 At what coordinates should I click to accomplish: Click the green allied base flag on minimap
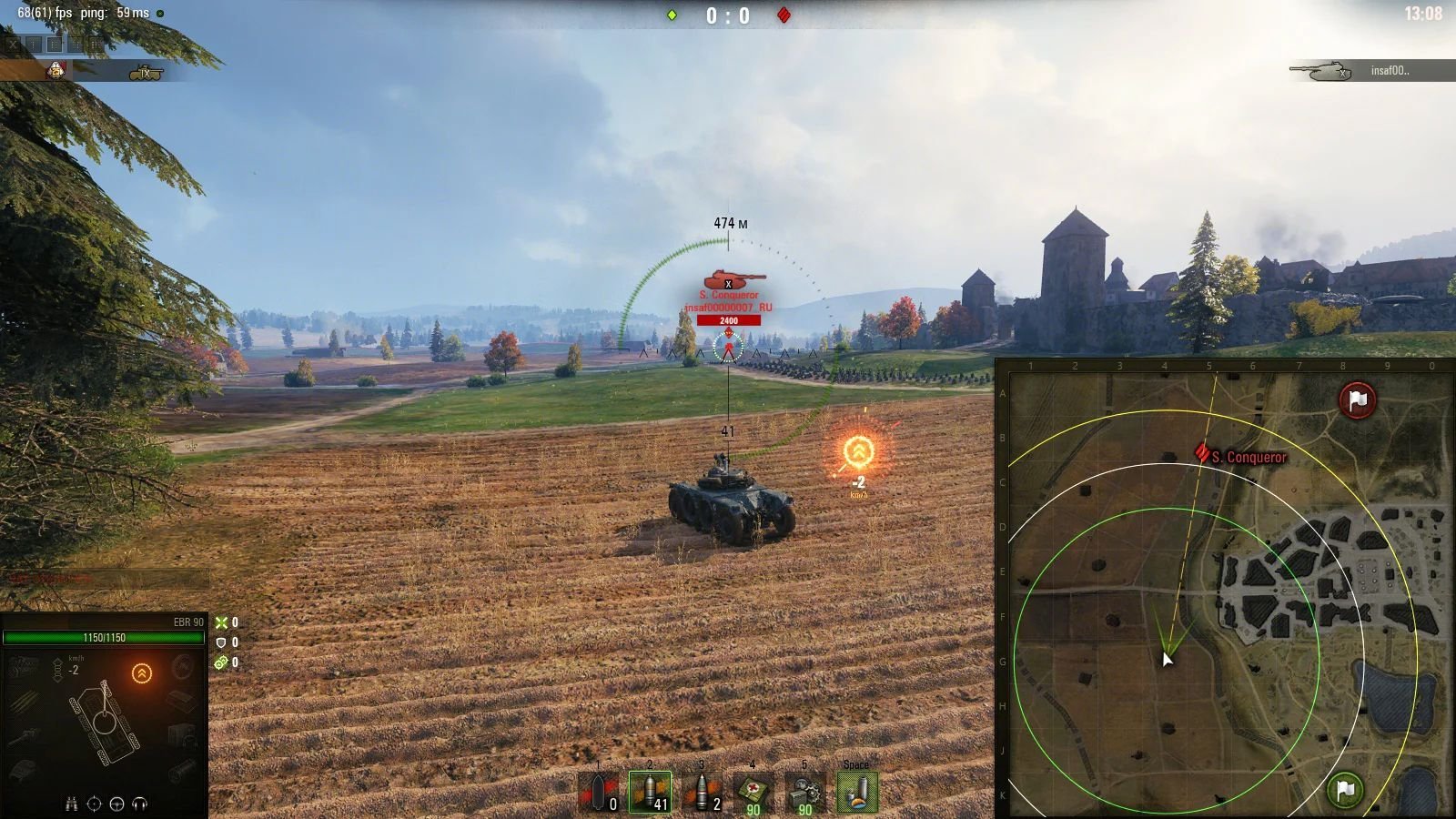1345,789
